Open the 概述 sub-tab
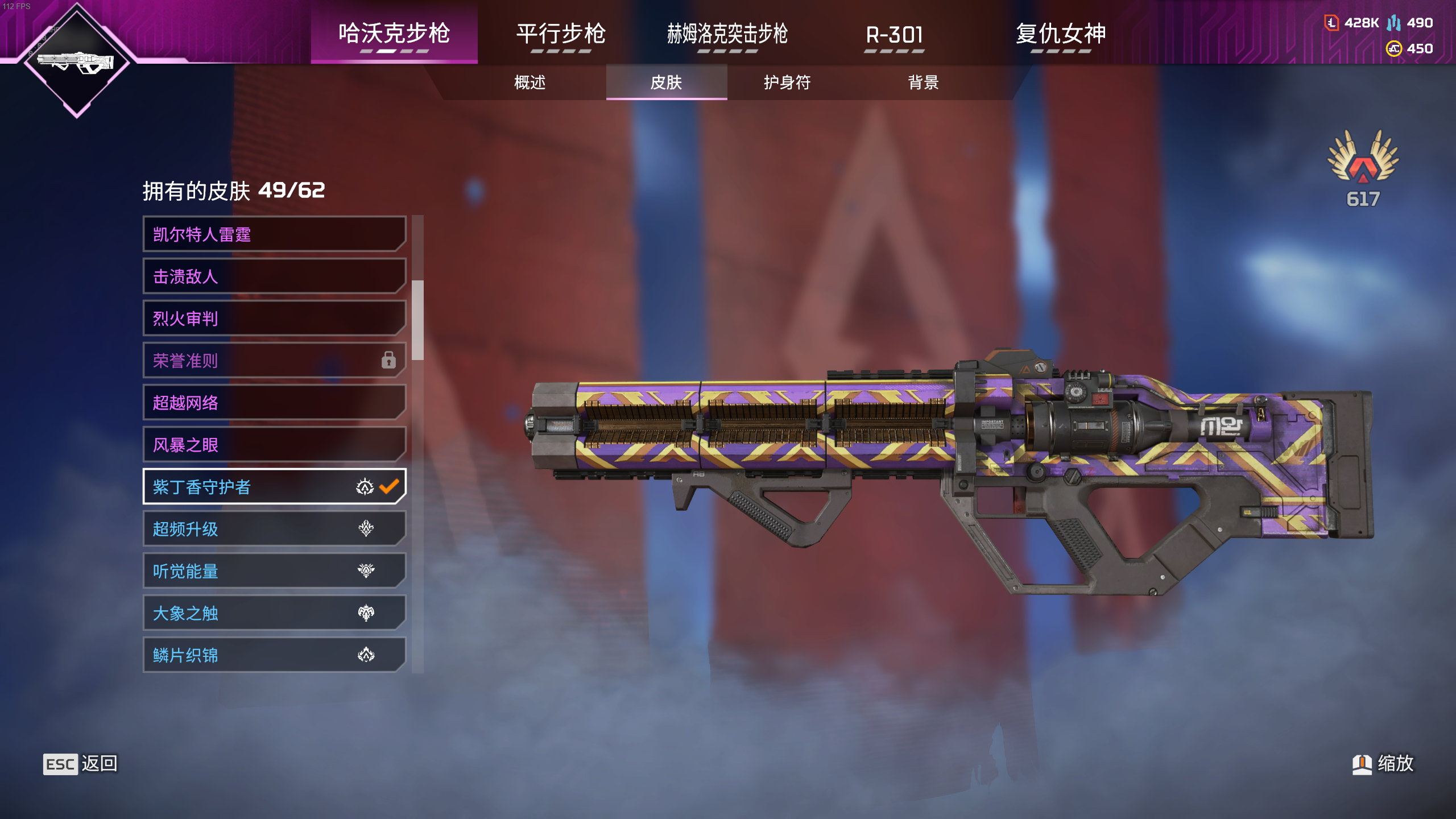Screen dimensions: 1456x819 pyautogui.click(x=530, y=82)
